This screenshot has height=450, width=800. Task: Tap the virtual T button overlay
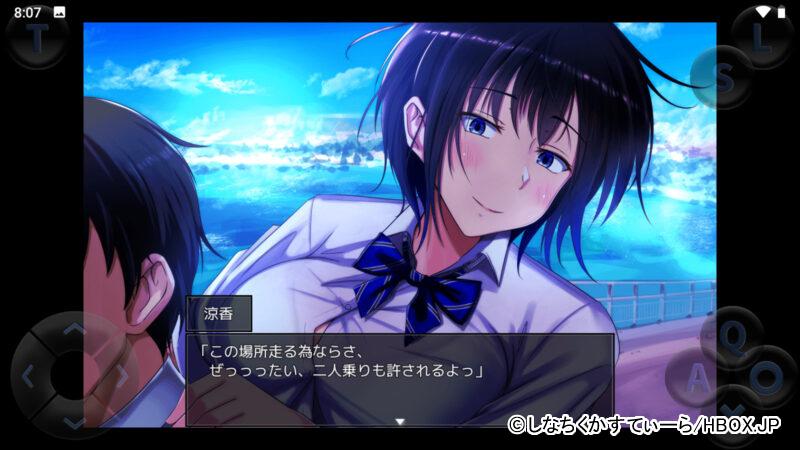37,39
